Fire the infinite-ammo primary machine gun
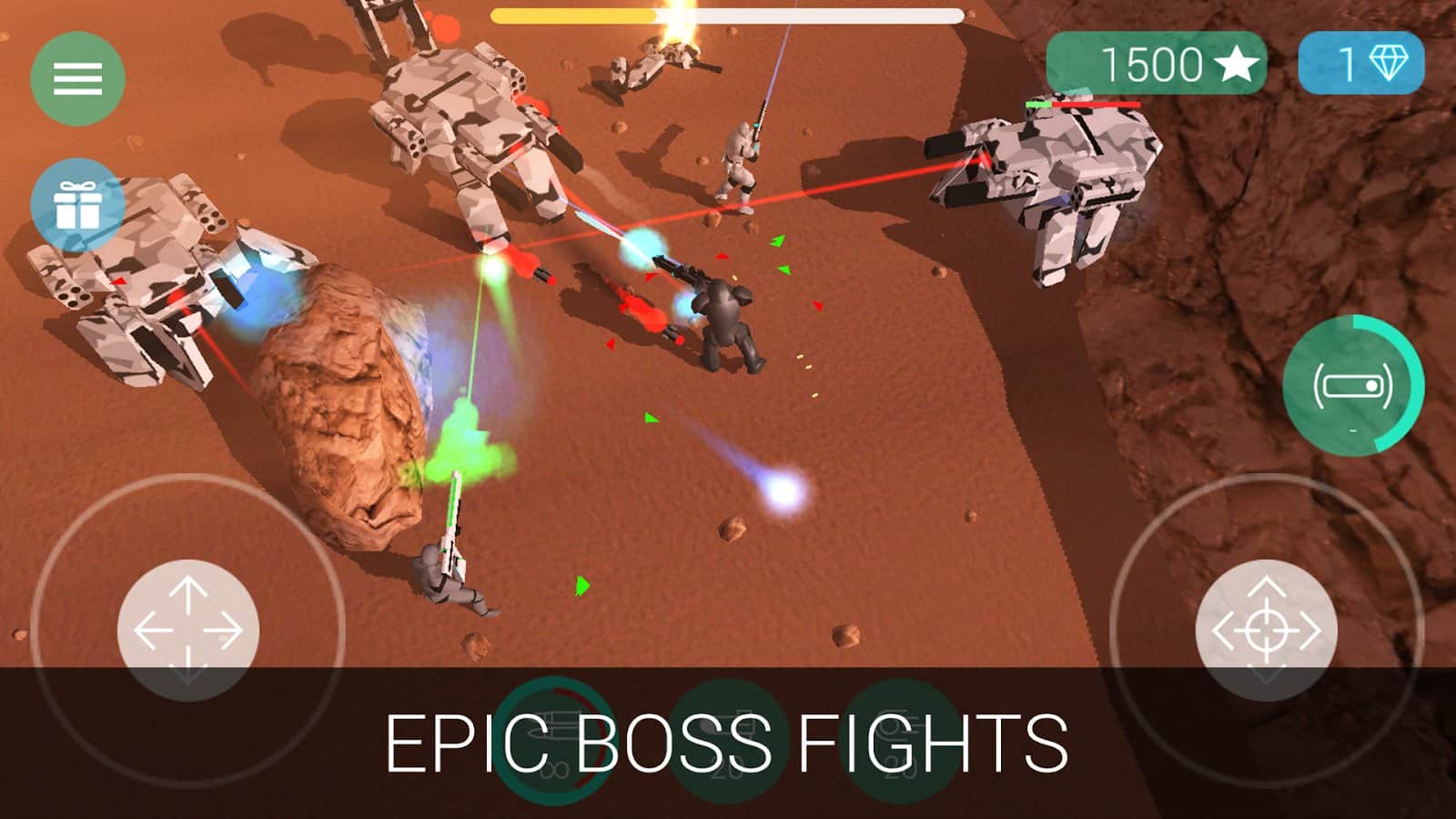 click(x=551, y=739)
